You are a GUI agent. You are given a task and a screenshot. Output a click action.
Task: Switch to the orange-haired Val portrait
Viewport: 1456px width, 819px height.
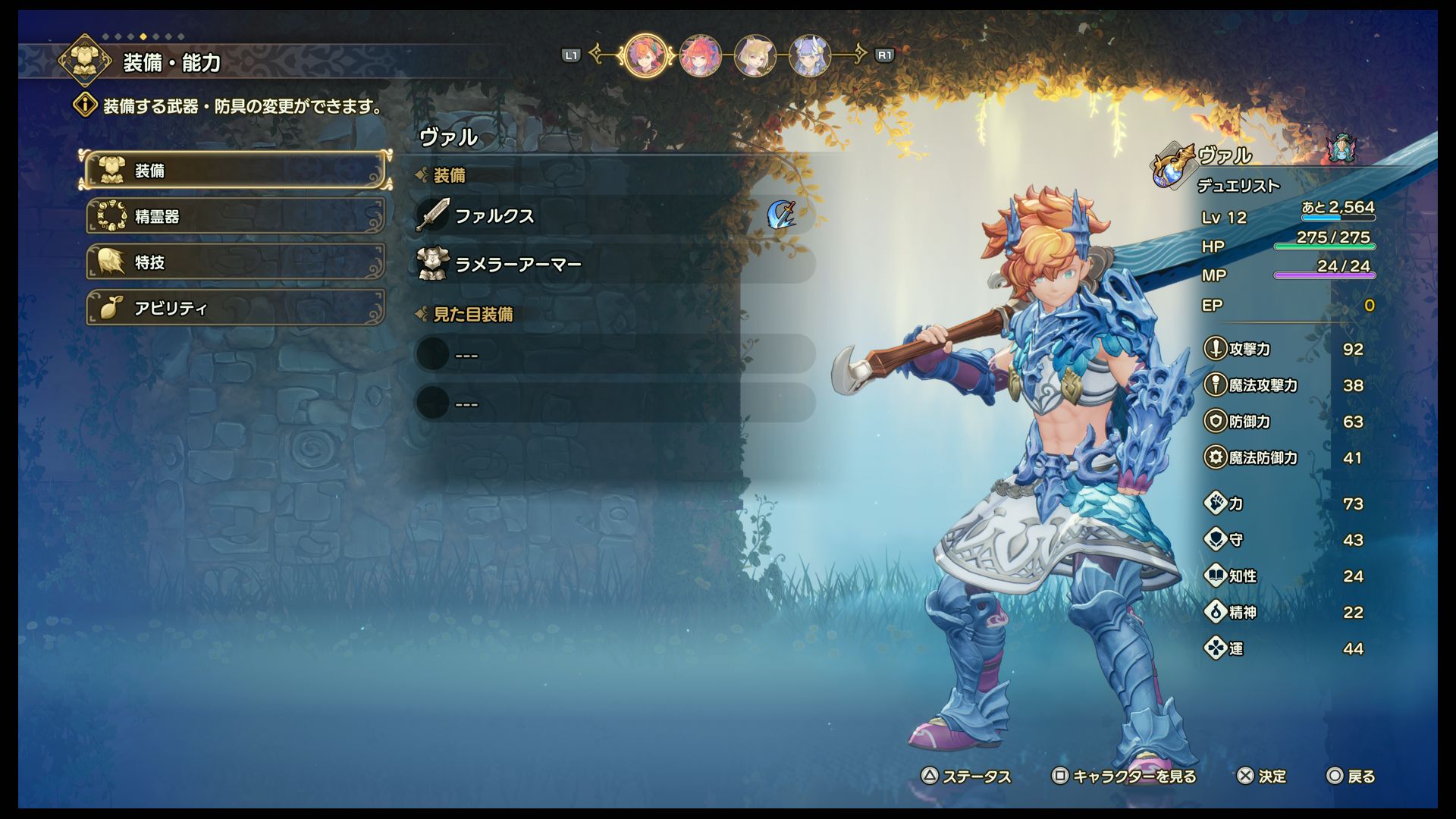646,55
